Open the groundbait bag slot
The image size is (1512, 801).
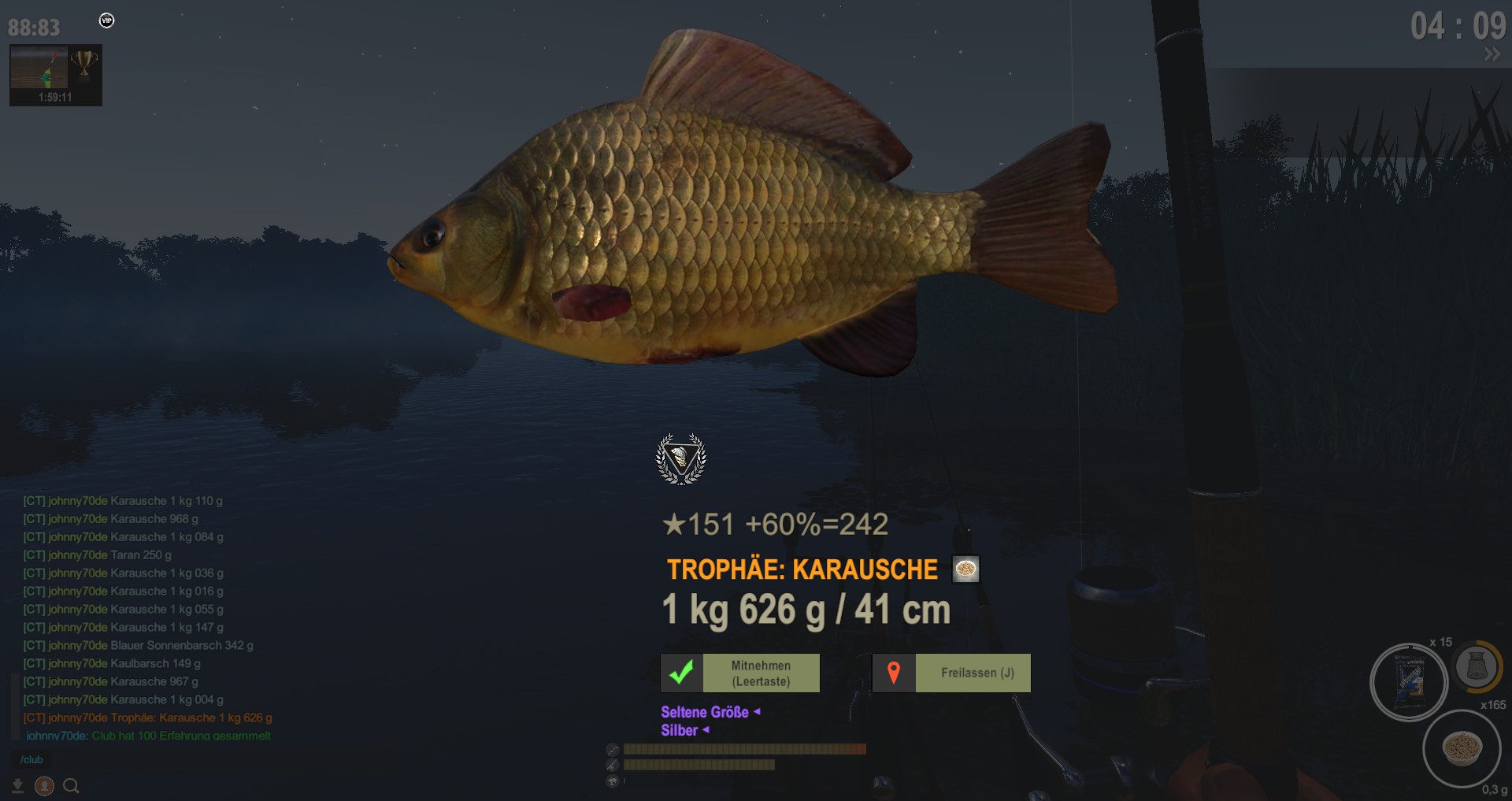pyautogui.click(x=1409, y=682)
